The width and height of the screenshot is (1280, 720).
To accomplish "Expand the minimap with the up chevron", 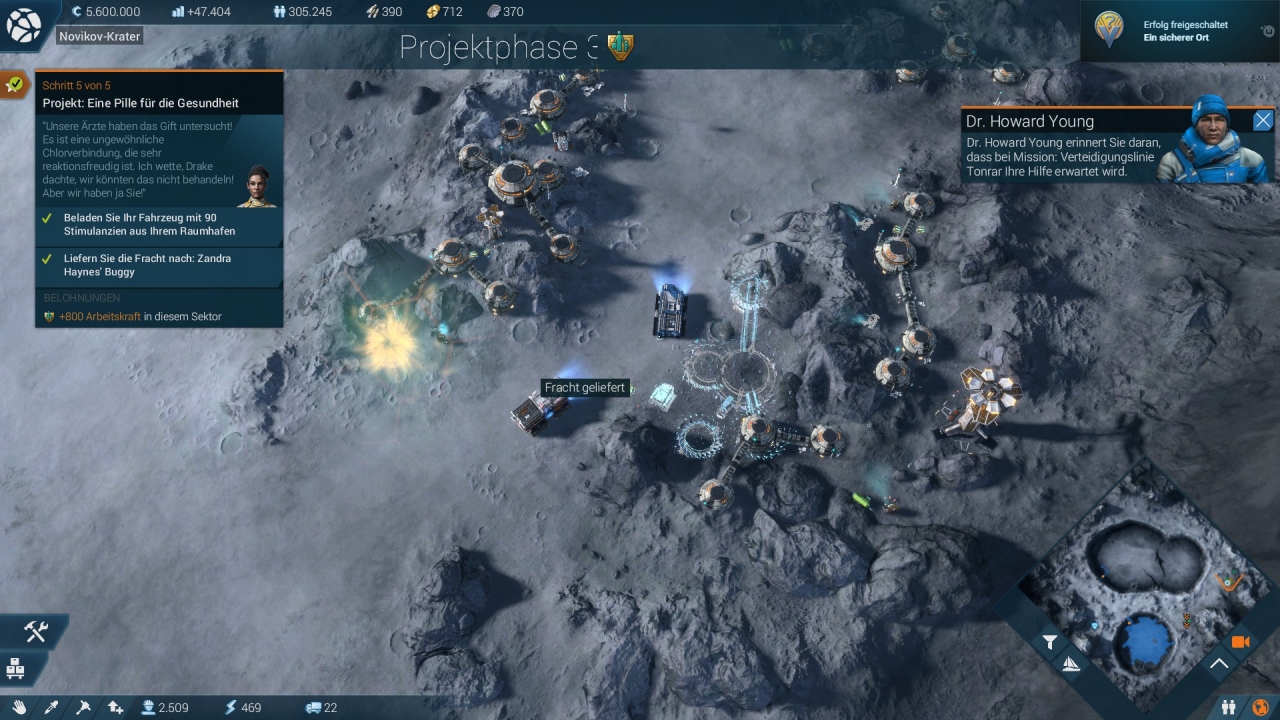I will (x=1219, y=663).
